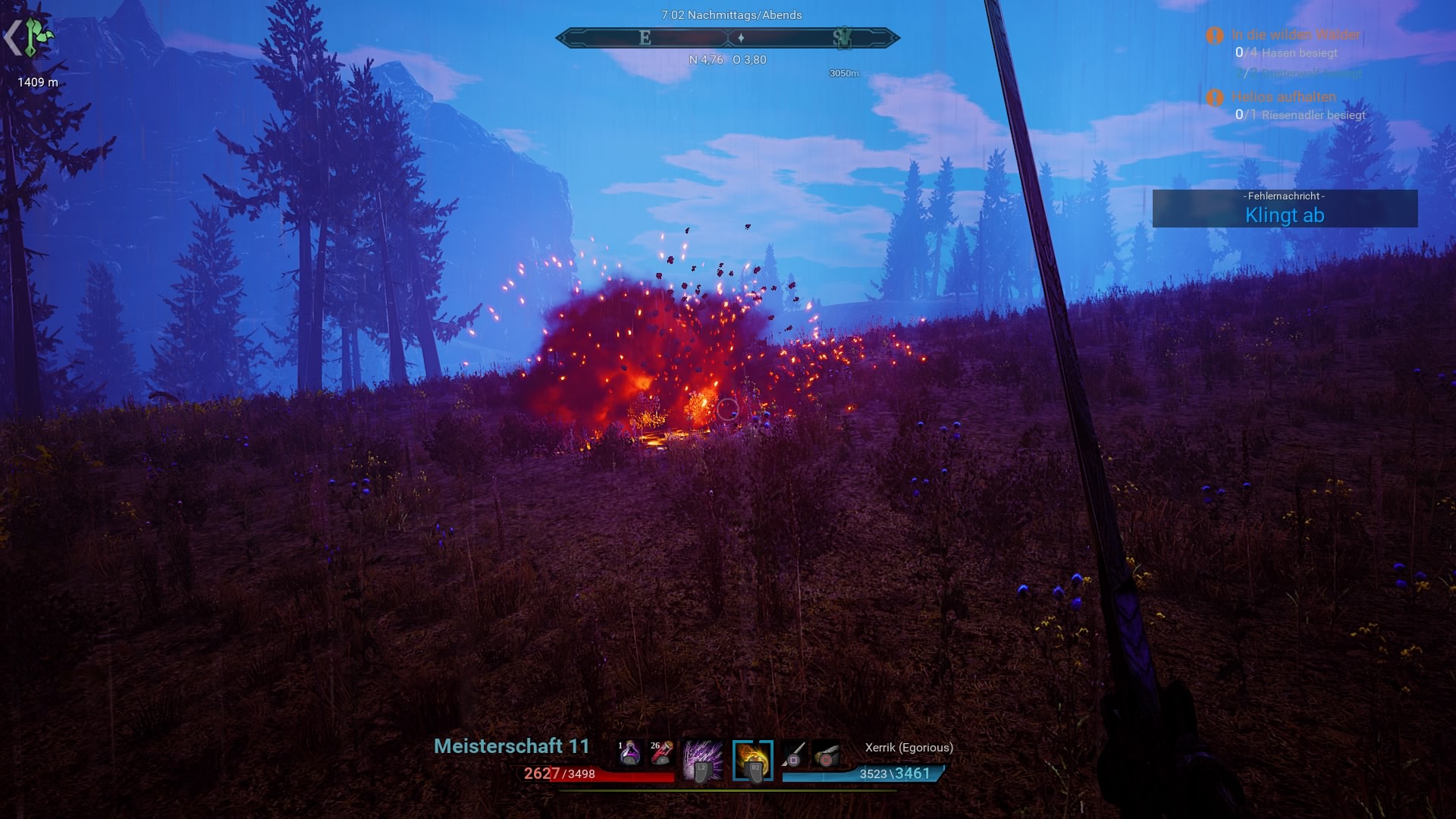Activate the fiery orange ability
The image size is (1456, 819).
pyautogui.click(x=753, y=761)
